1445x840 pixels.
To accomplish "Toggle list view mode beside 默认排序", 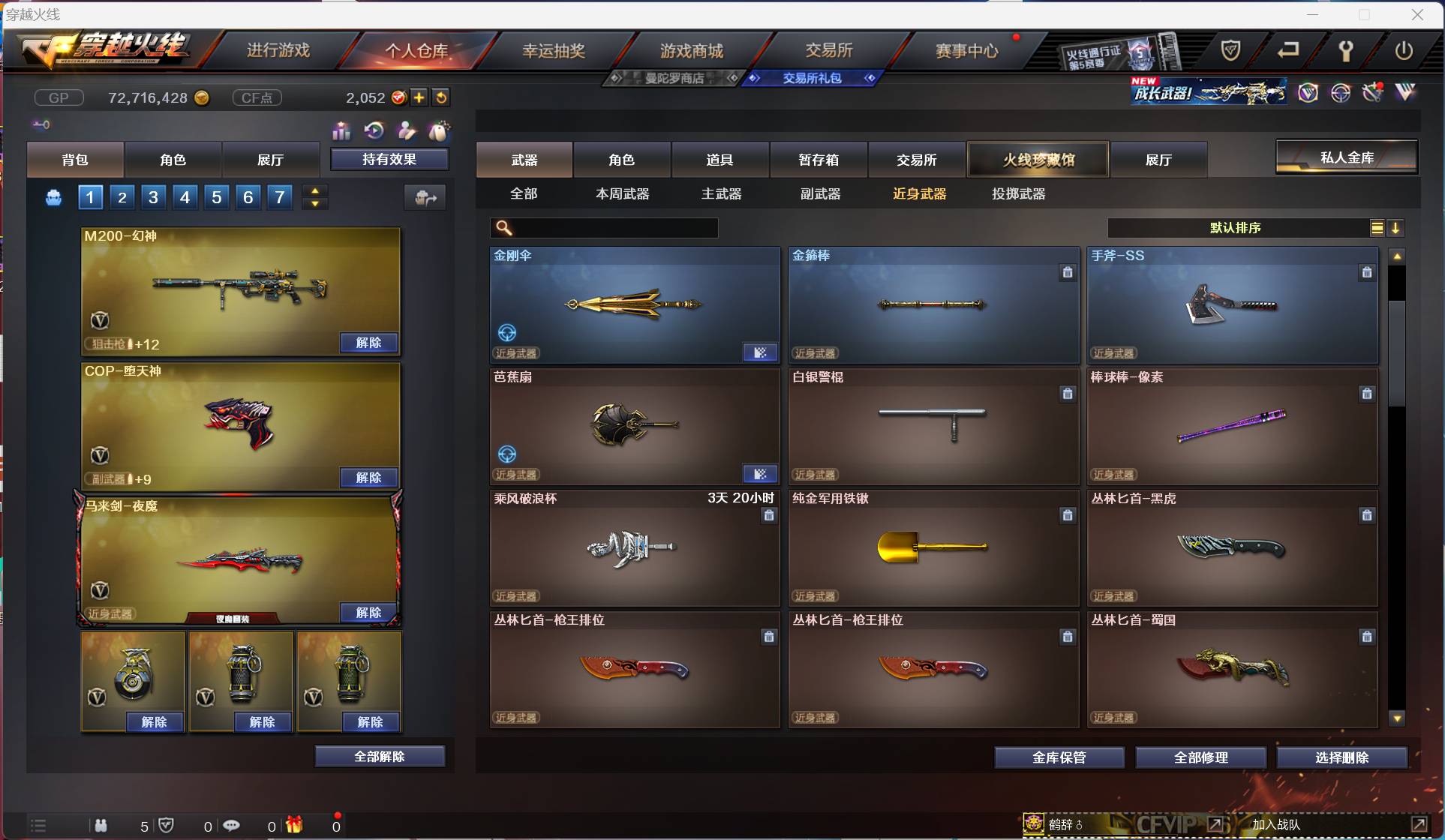I will coord(1377,228).
